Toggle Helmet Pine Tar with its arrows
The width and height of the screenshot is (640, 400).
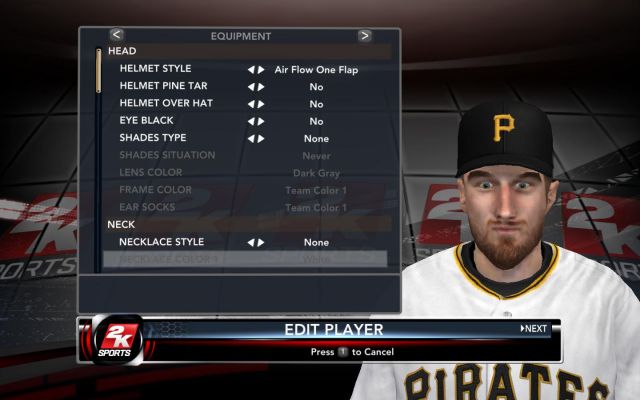coord(256,87)
